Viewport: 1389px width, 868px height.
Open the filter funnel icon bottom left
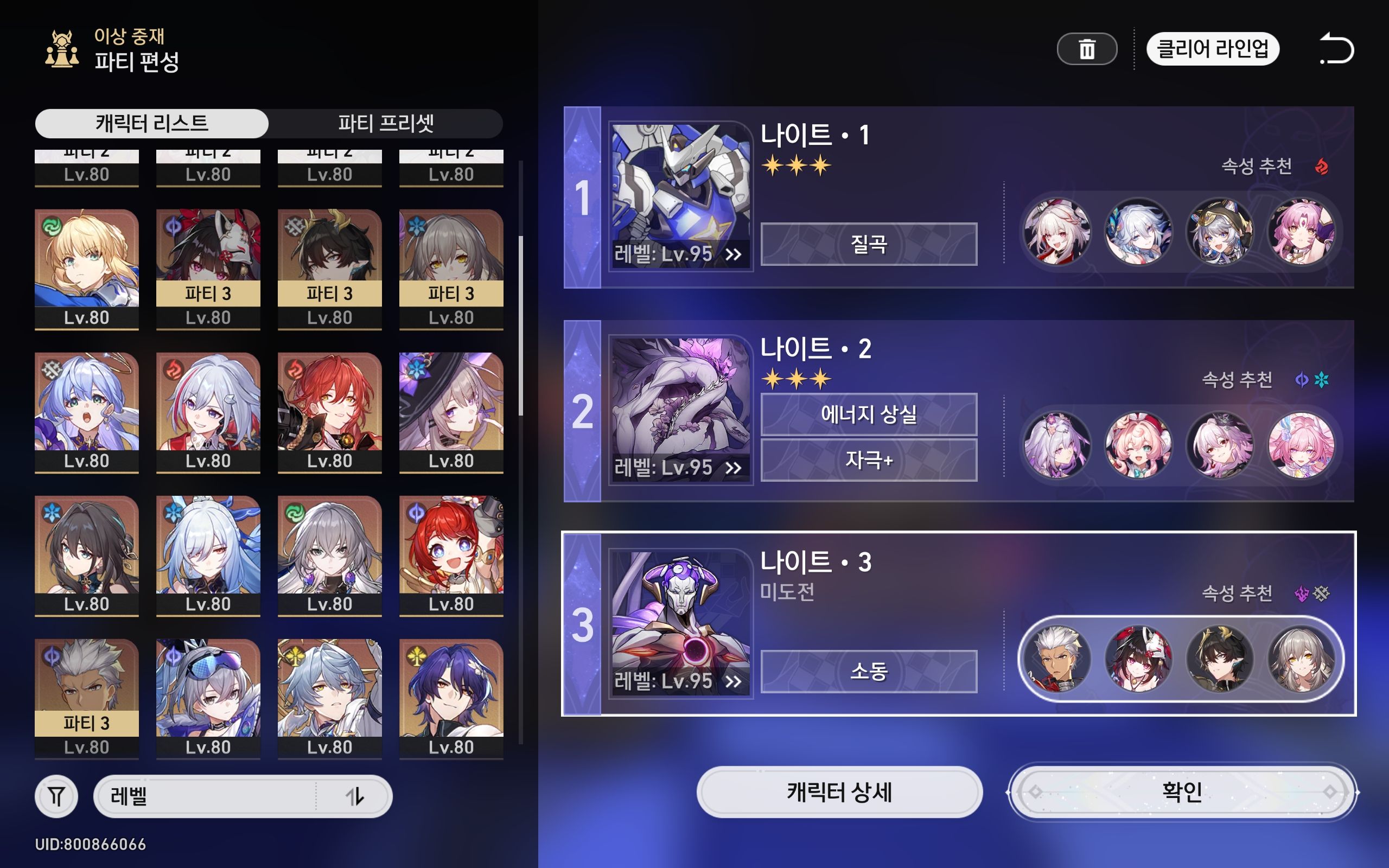[56, 797]
